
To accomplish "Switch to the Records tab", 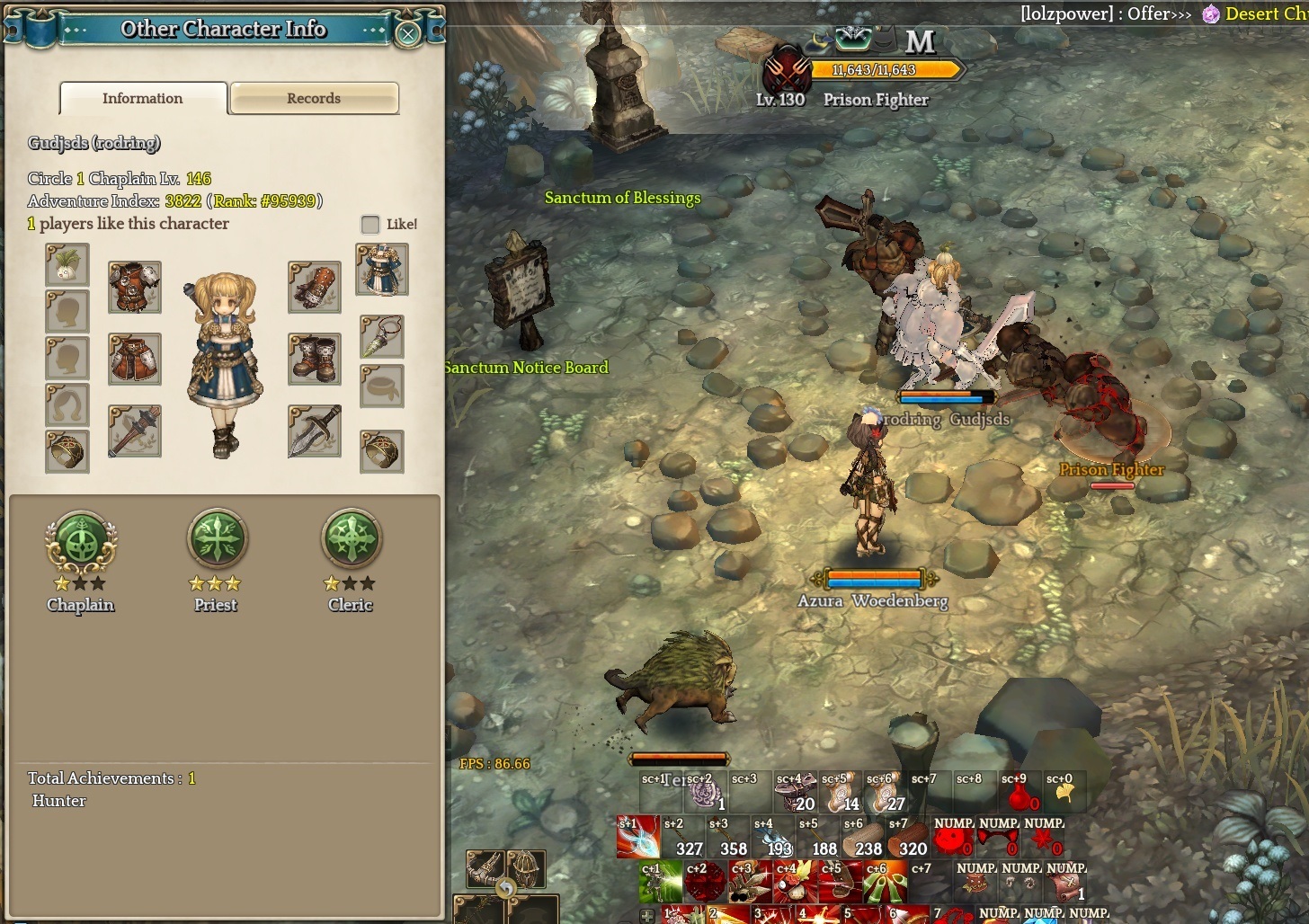I will pyautogui.click(x=314, y=98).
